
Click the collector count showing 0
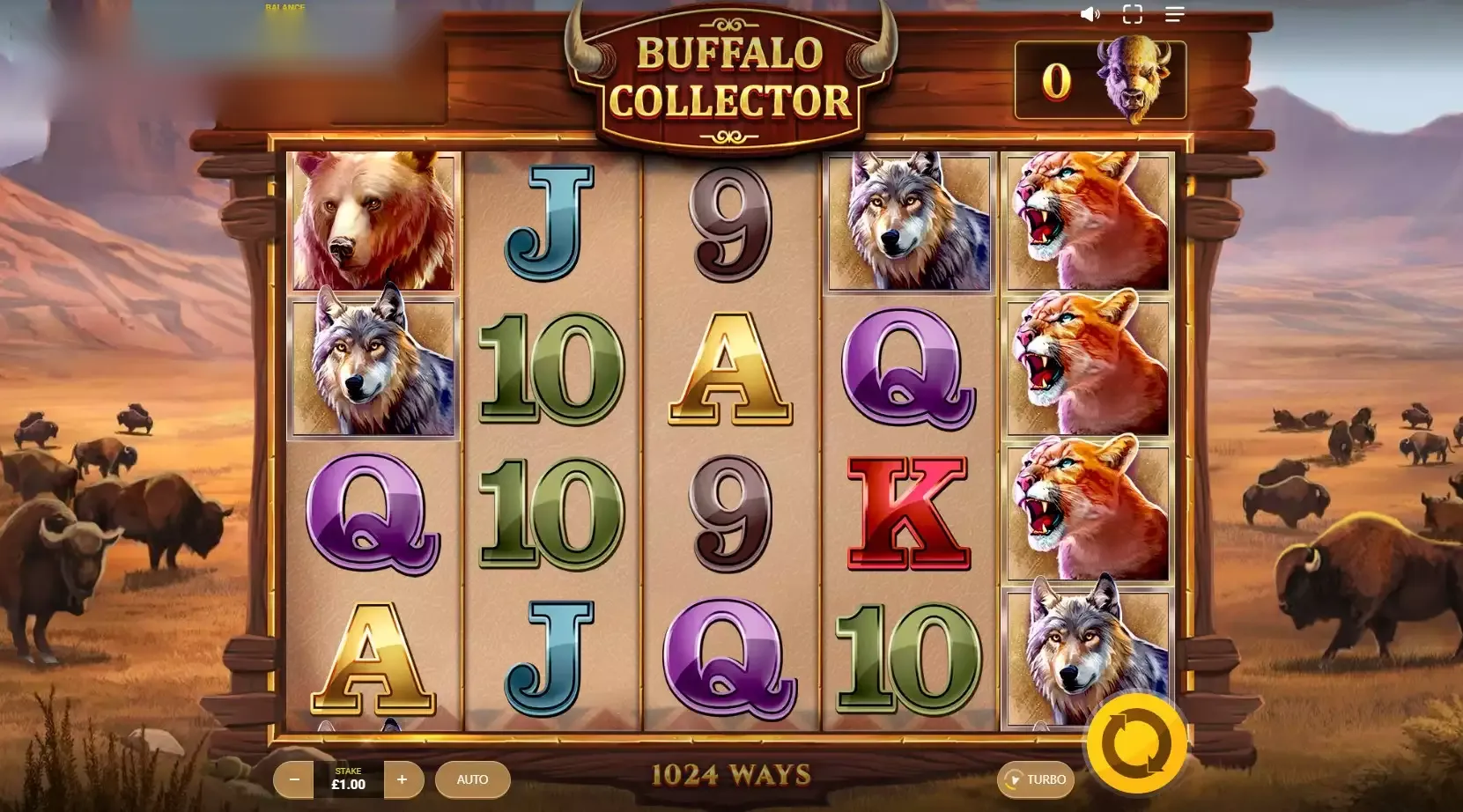[x=1056, y=80]
